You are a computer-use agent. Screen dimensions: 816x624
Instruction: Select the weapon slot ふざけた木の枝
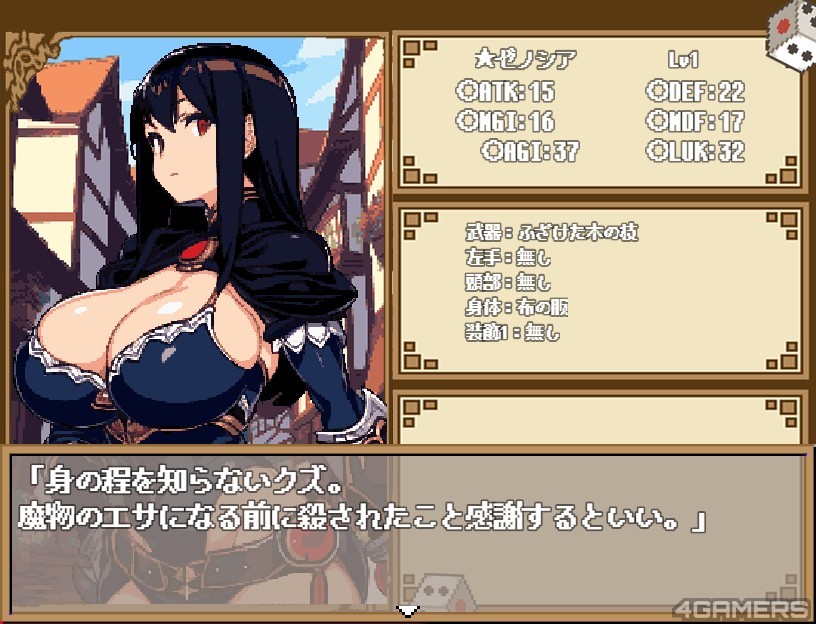point(552,233)
